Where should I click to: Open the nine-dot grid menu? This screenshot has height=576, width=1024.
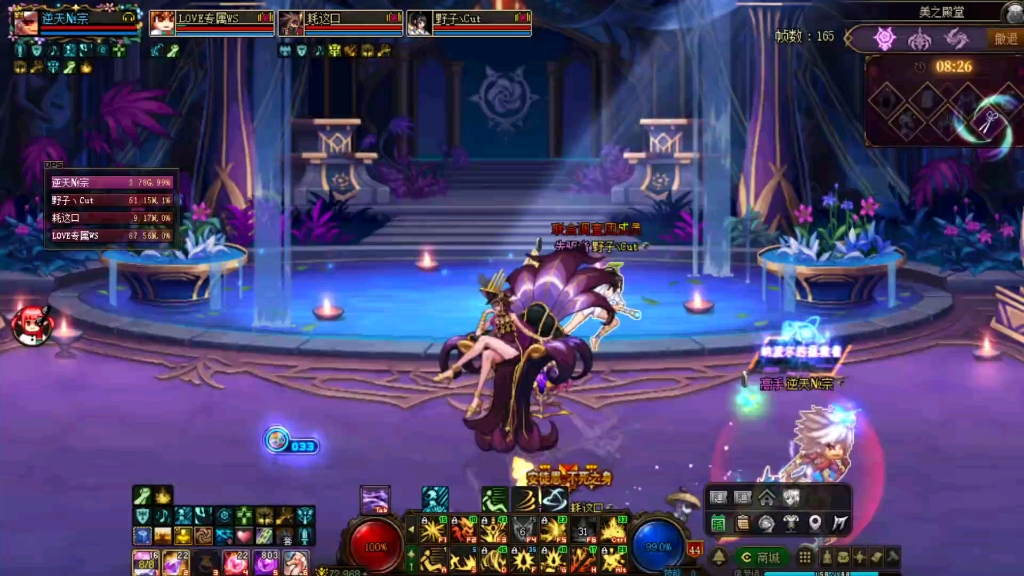click(x=805, y=557)
